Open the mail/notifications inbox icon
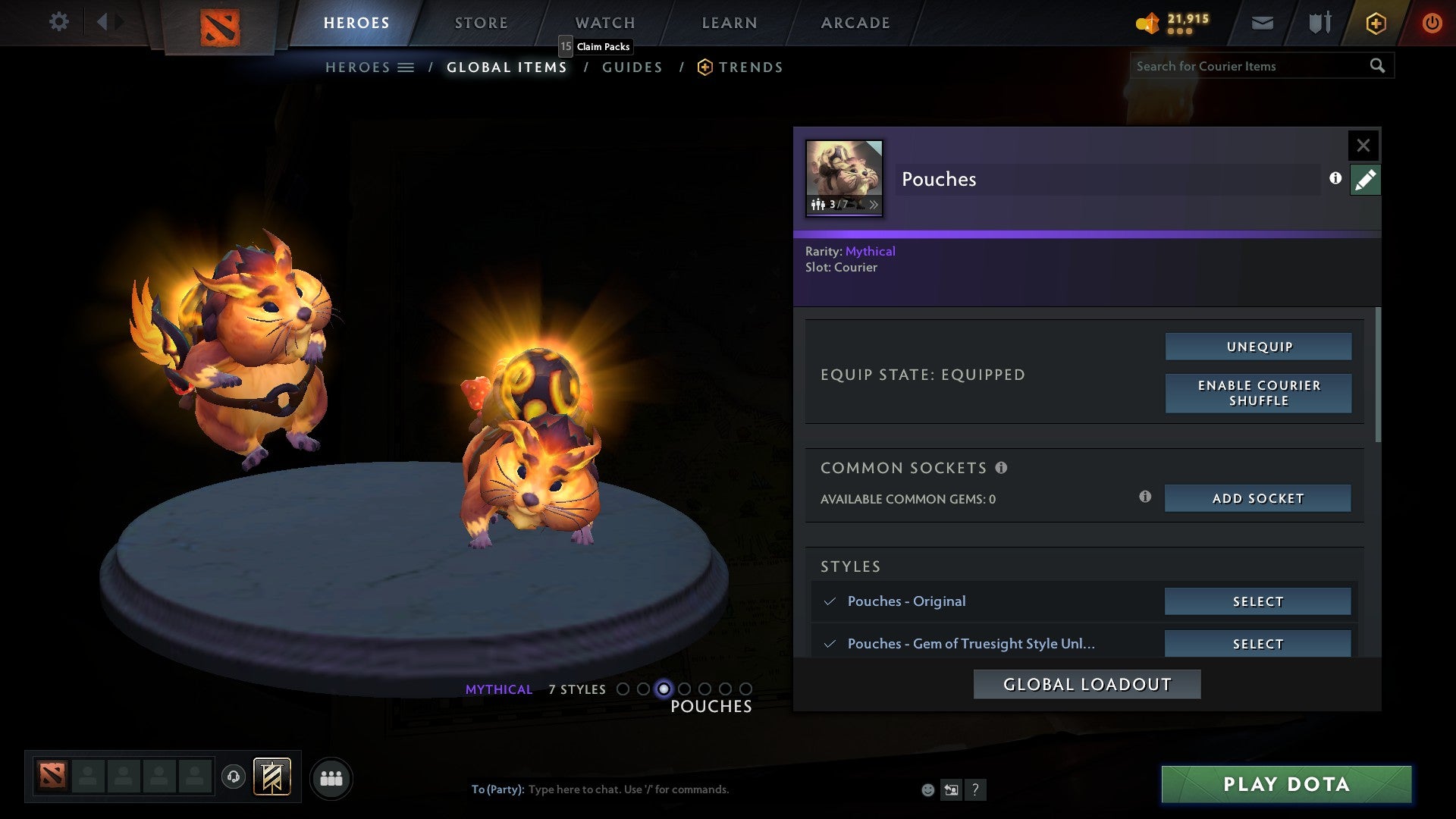This screenshot has height=819, width=1456. coord(1261,23)
